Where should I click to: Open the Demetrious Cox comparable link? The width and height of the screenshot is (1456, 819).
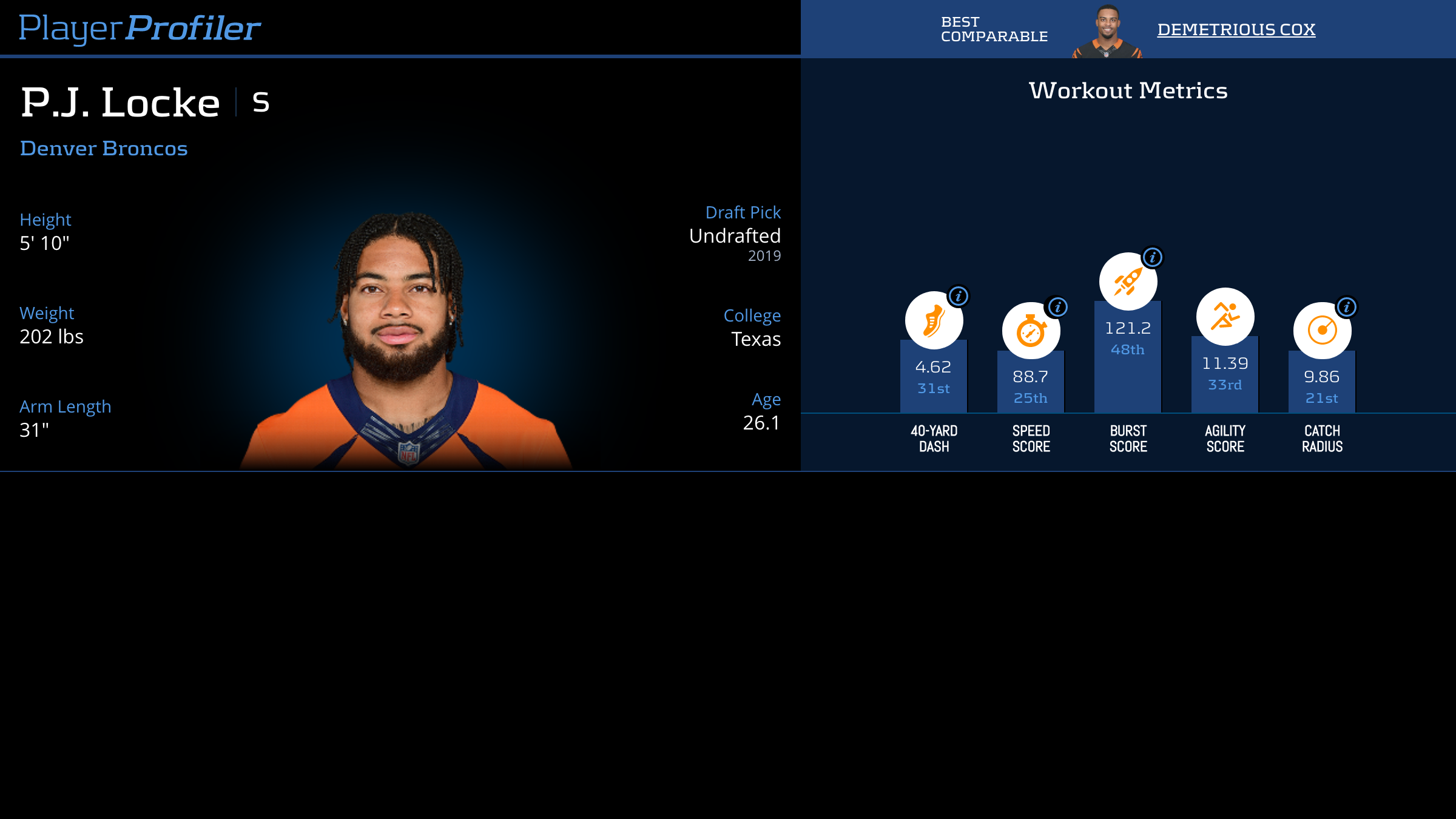point(1236,29)
